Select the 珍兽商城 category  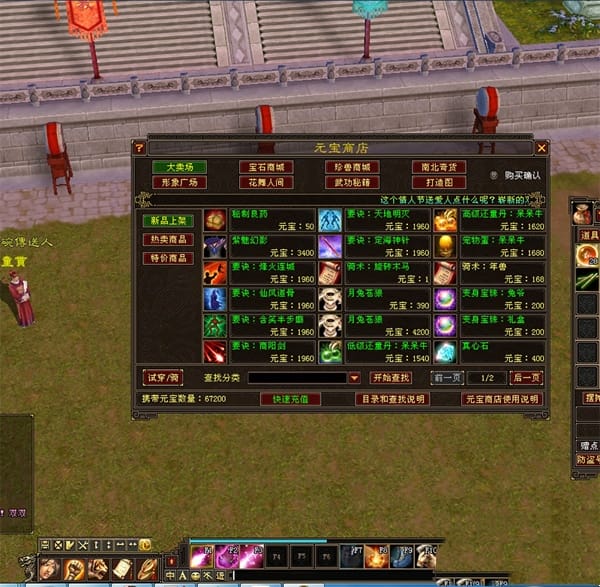click(x=352, y=167)
